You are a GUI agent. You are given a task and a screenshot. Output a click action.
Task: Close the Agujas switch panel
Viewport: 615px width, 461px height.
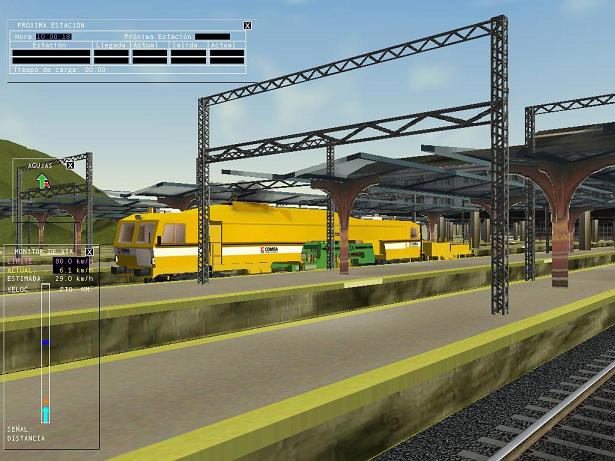(x=70, y=165)
